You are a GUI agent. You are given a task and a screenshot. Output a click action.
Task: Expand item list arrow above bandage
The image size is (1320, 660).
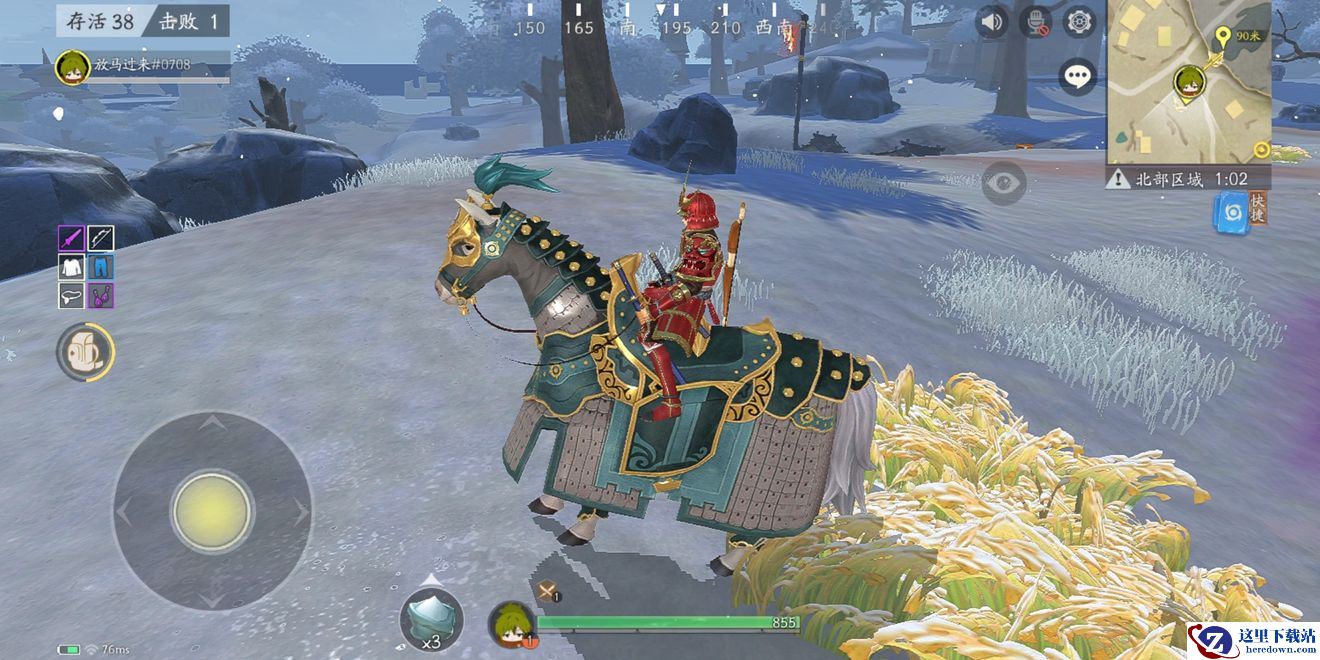pos(431,579)
